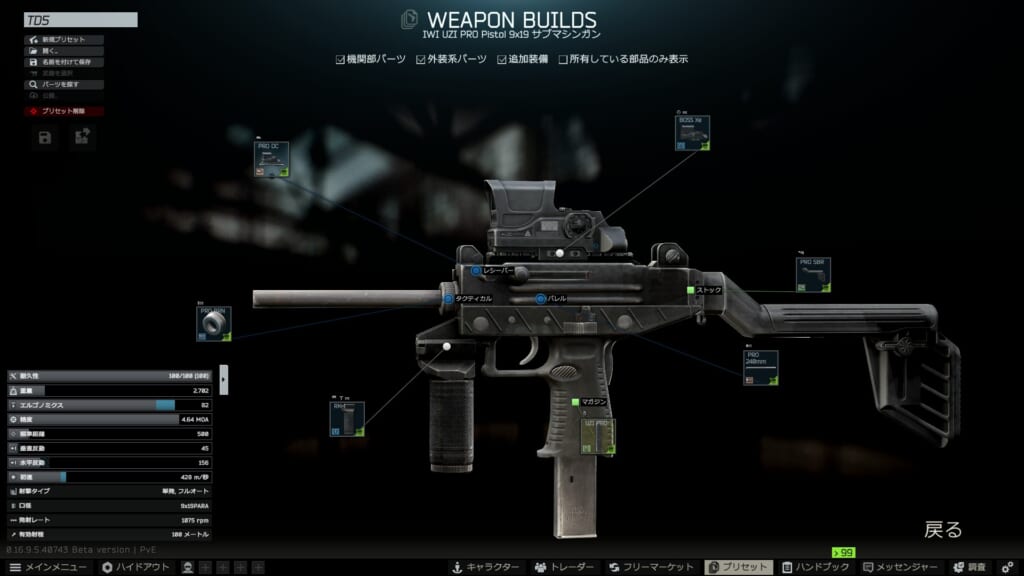
Task: Switch to the キャラクター character tab
Action: [484, 567]
